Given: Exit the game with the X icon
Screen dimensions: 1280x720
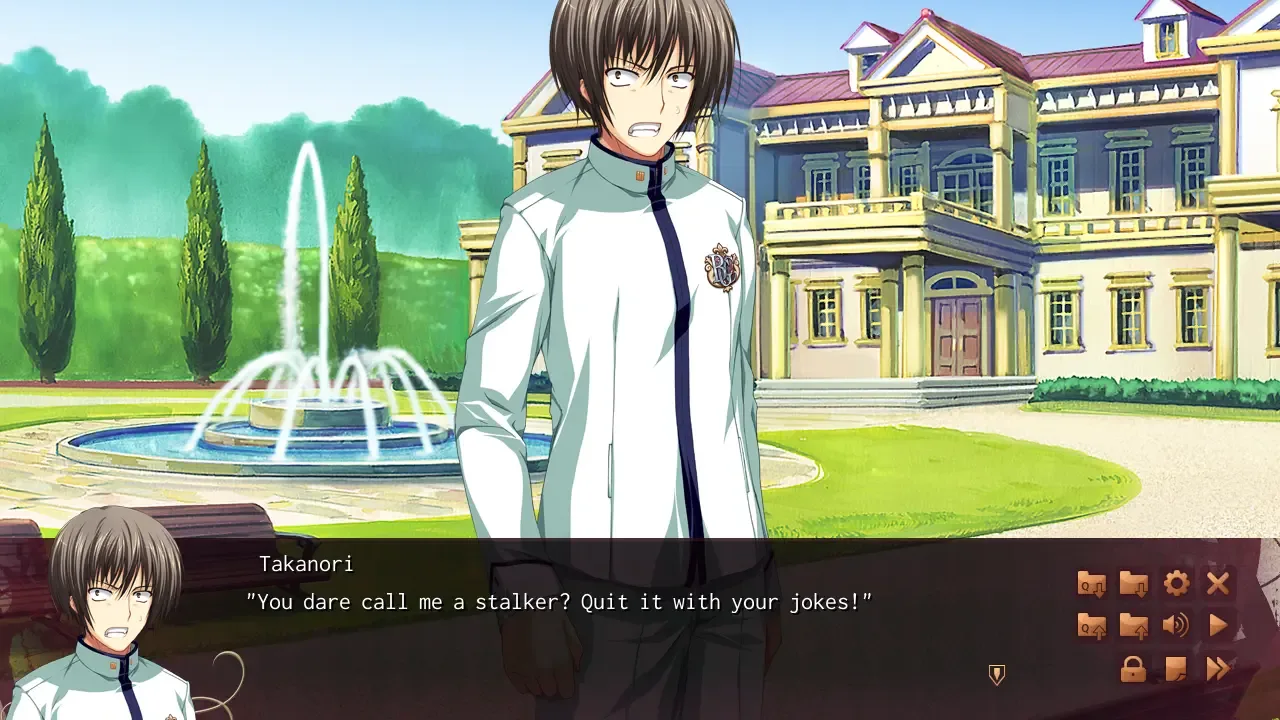Looking at the screenshot, I should pyautogui.click(x=1218, y=583).
